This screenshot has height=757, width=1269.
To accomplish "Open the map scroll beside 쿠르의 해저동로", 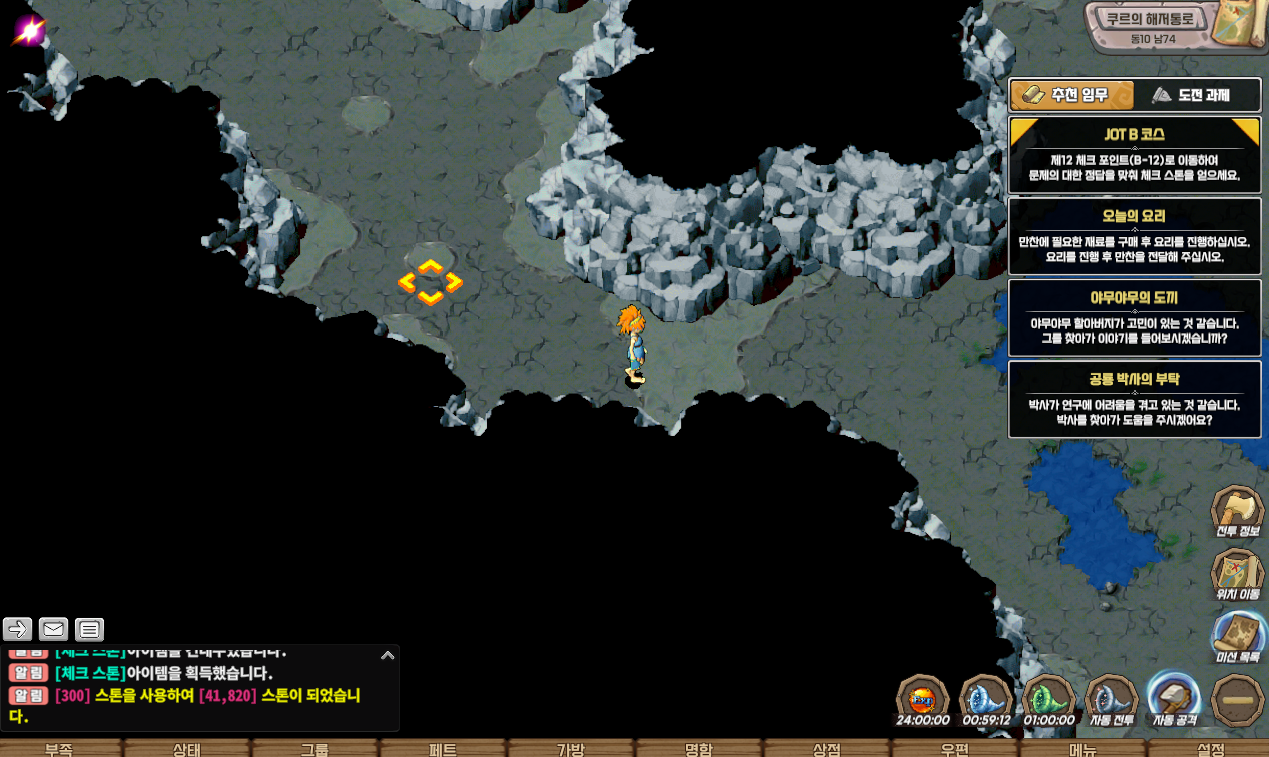I will click(1238, 26).
